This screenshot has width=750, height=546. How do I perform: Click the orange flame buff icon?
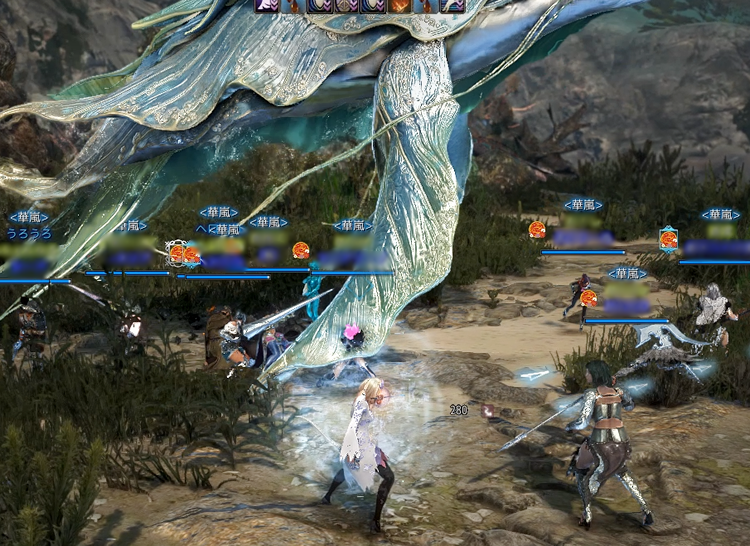[399, 5]
